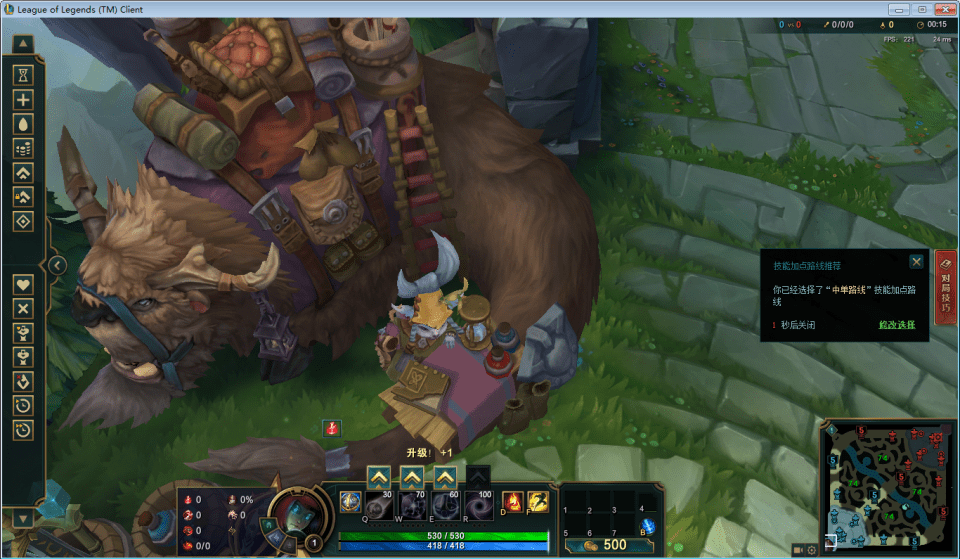Image resolution: width=960 pixels, height=559 pixels.
Task: Close the skill path recommendation popup
Action: 916,262
